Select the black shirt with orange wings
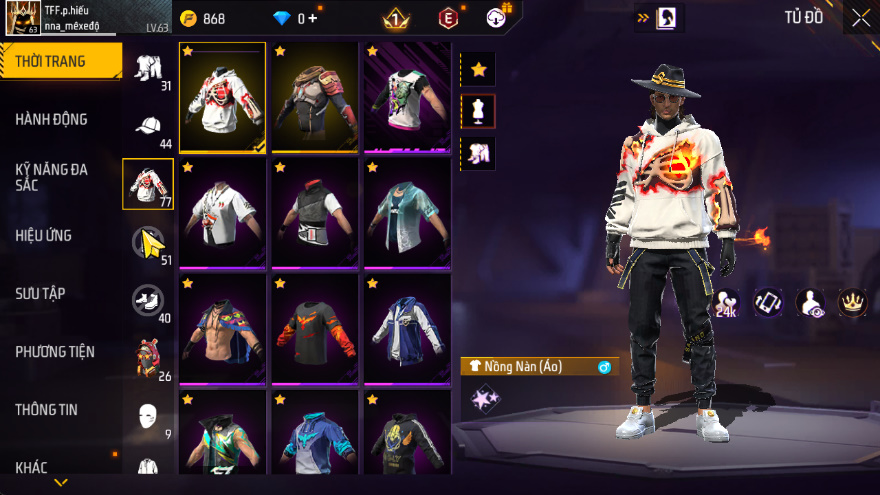The image size is (880, 495). coord(314,328)
